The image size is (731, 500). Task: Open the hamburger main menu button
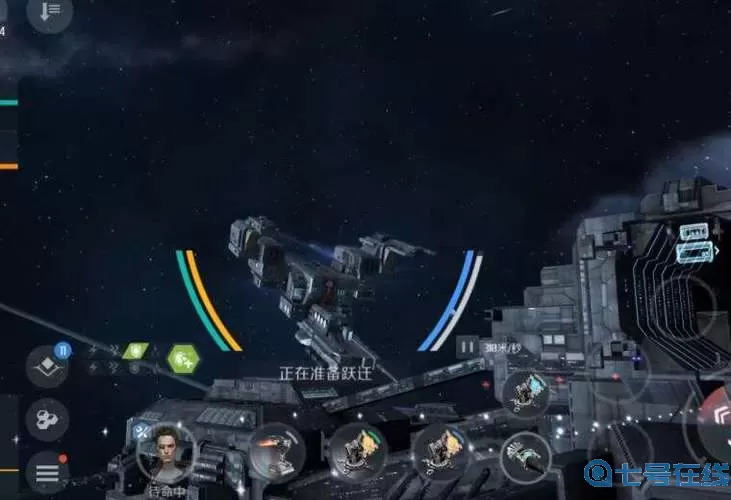47,472
